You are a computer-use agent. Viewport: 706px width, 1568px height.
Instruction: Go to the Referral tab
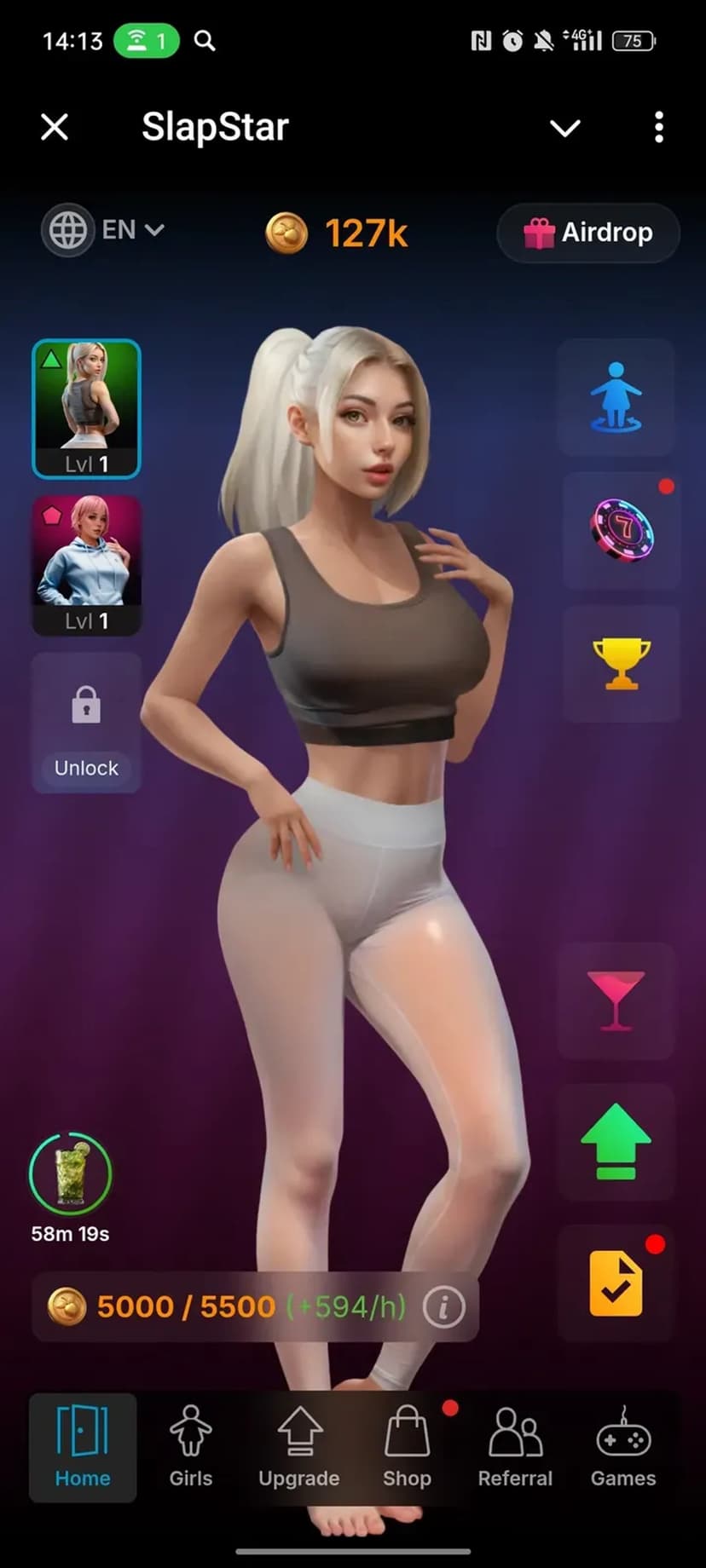coord(515,1447)
